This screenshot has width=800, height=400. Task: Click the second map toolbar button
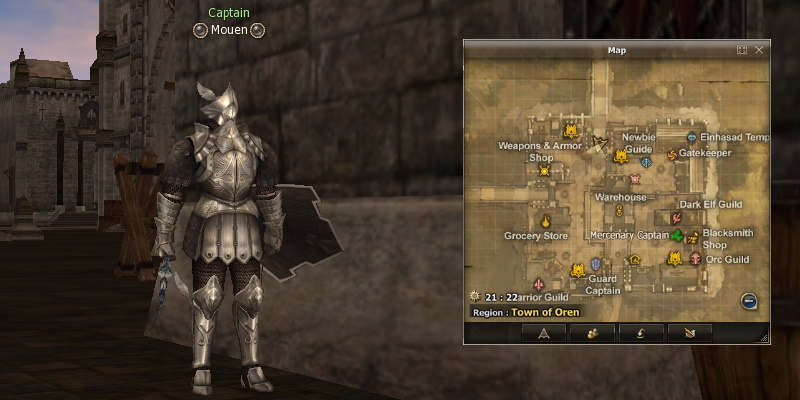tap(593, 333)
